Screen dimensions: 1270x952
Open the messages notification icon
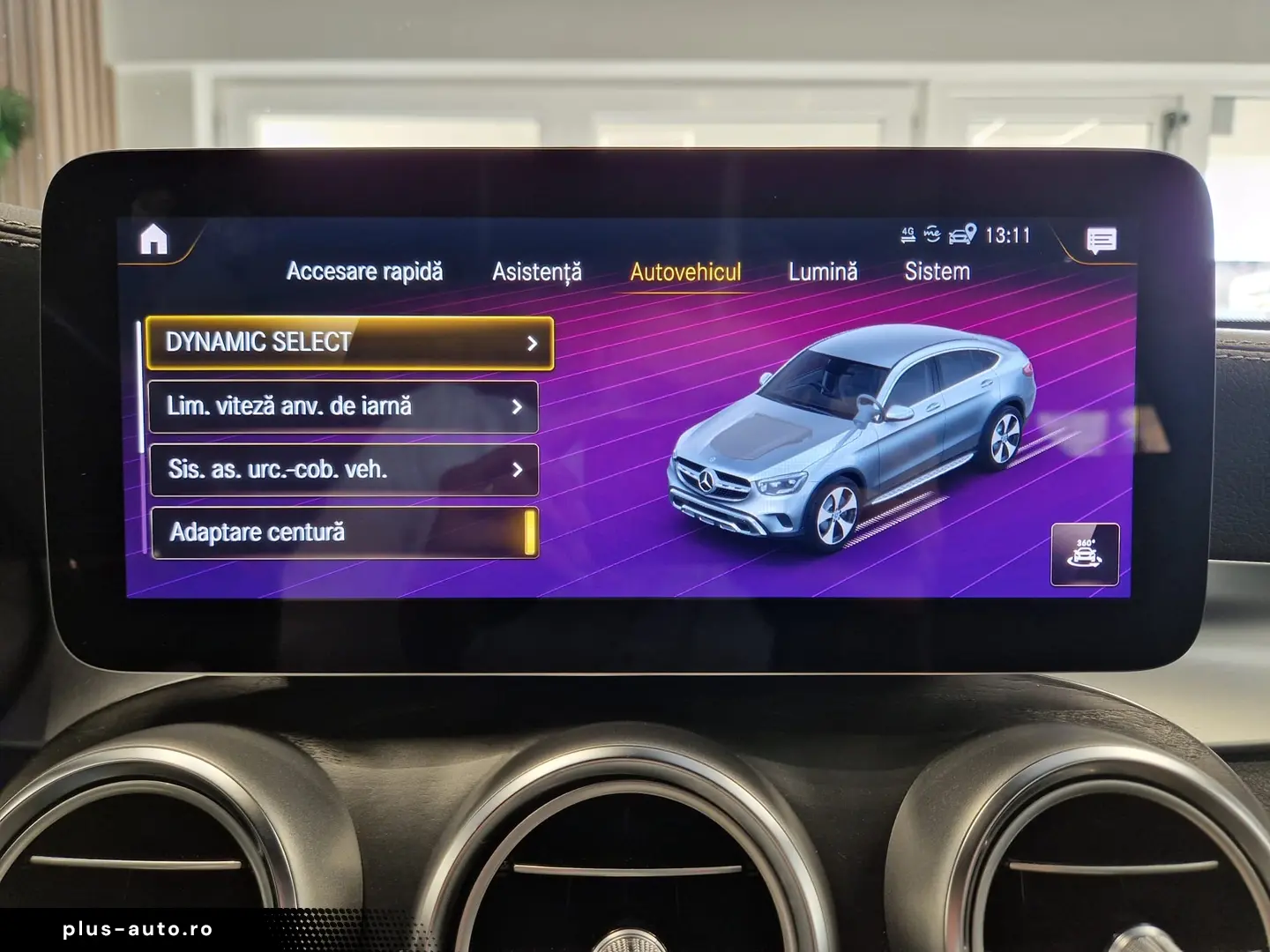click(1101, 240)
